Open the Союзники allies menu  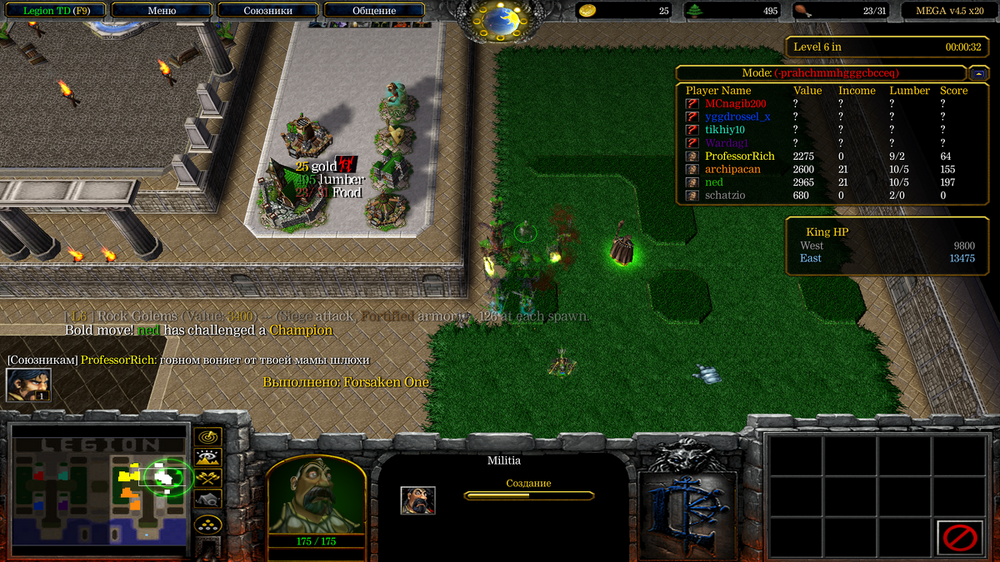pos(268,11)
